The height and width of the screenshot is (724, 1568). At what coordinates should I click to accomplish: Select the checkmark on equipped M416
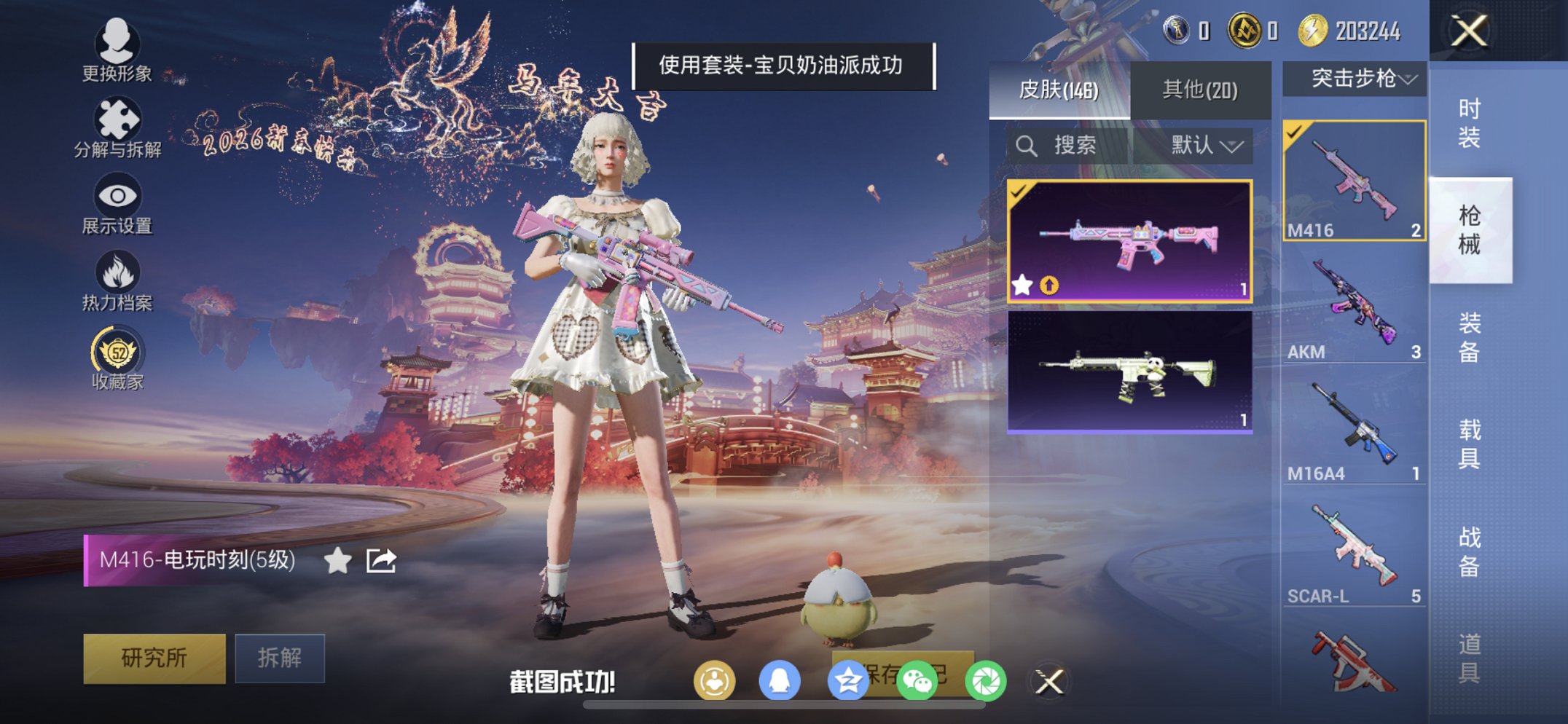coord(1295,131)
